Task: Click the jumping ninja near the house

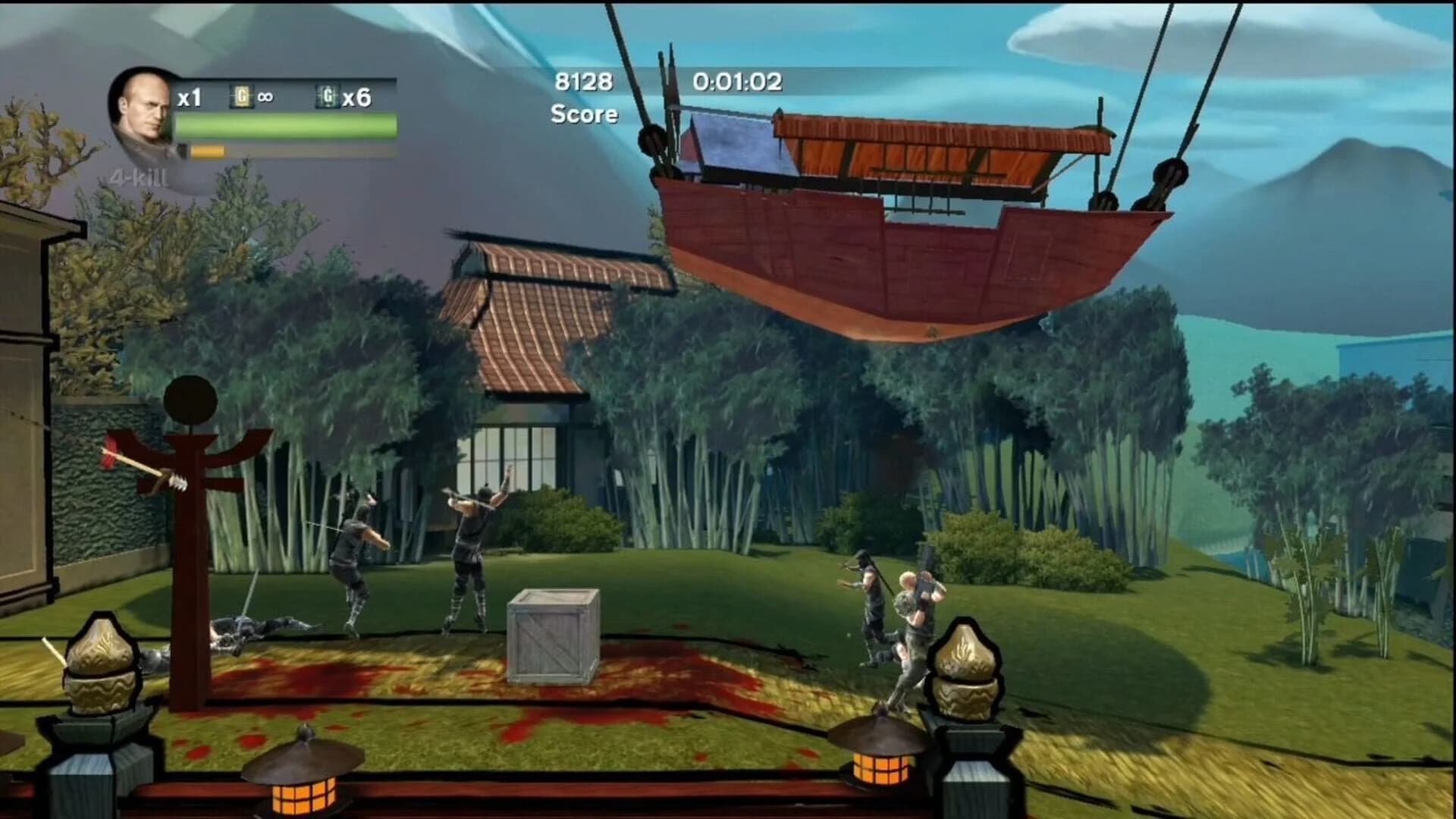Action: 470,554
